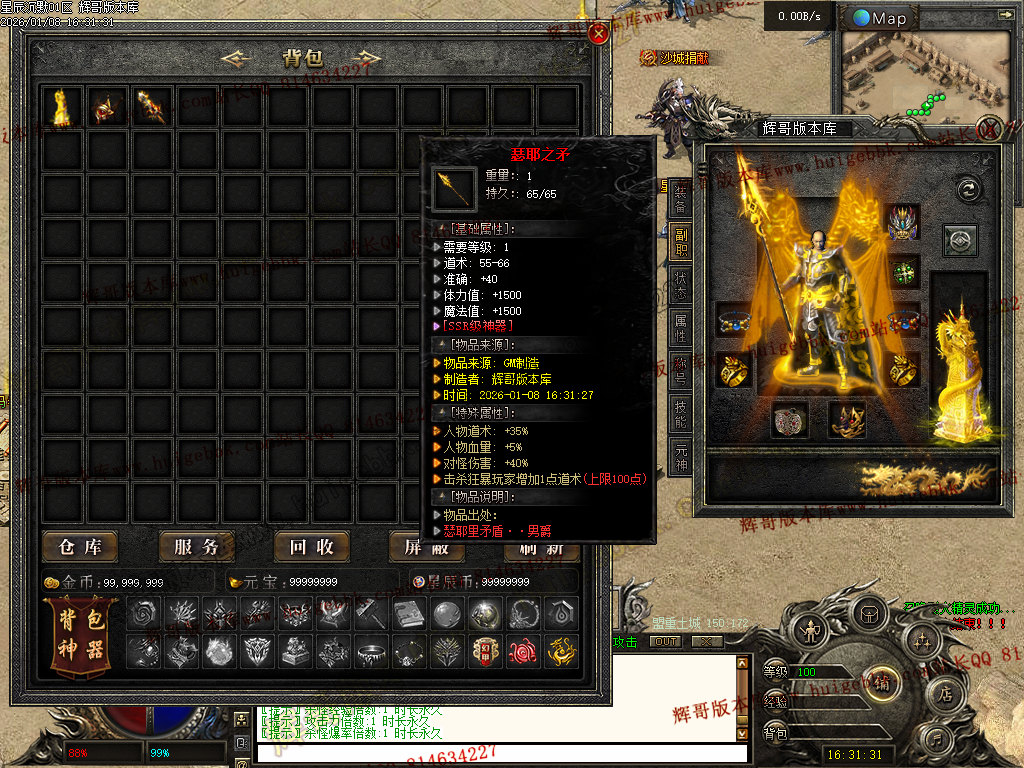
Task: Click the 服务 service button
Action: [196, 547]
